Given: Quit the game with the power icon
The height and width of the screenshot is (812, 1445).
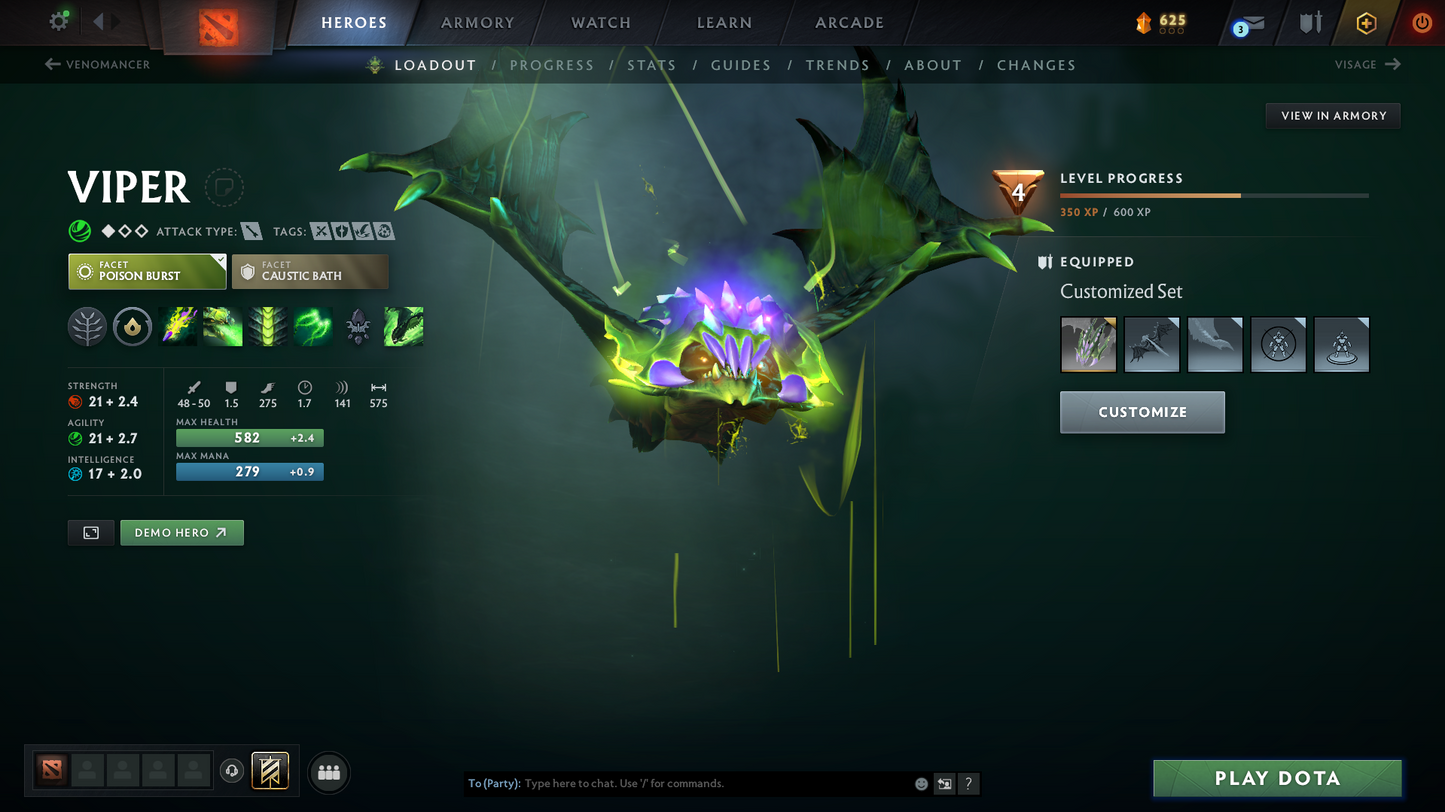Looking at the screenshot, I should coord(1421,22).
